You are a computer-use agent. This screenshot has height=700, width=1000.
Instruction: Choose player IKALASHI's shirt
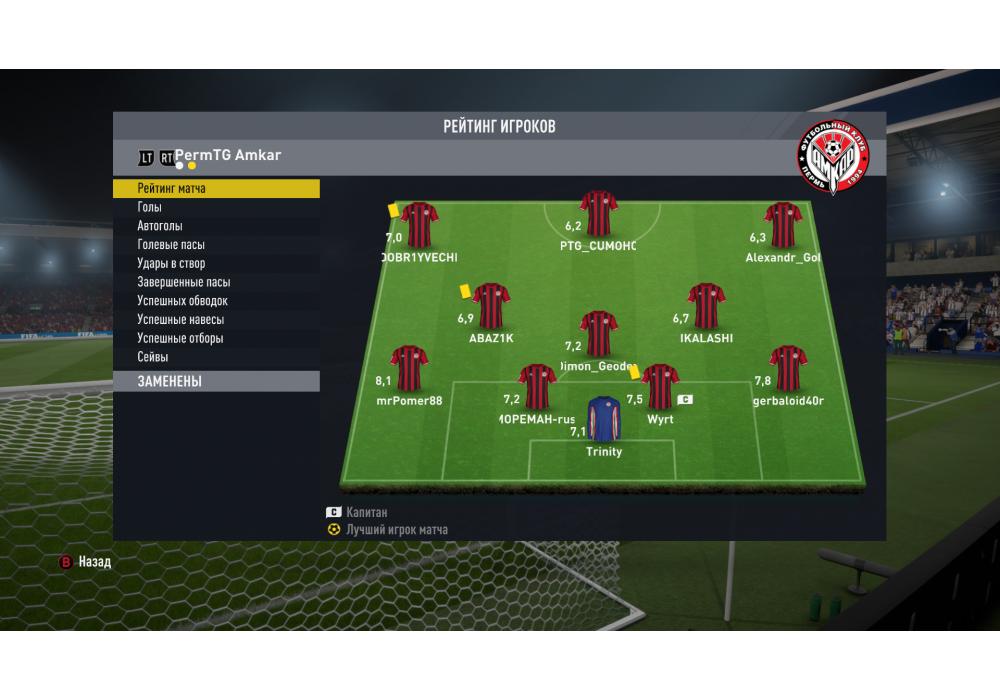[x=706, y=306]
